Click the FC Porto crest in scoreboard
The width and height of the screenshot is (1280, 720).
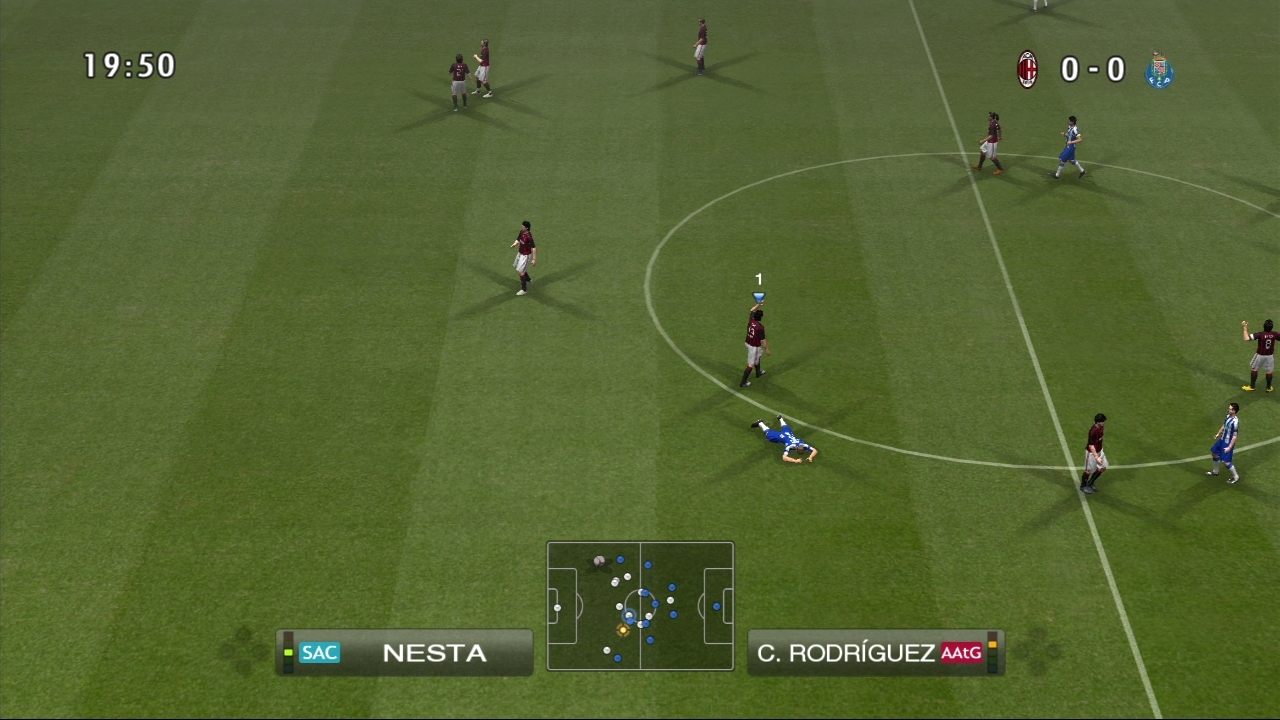(1159, 70)
